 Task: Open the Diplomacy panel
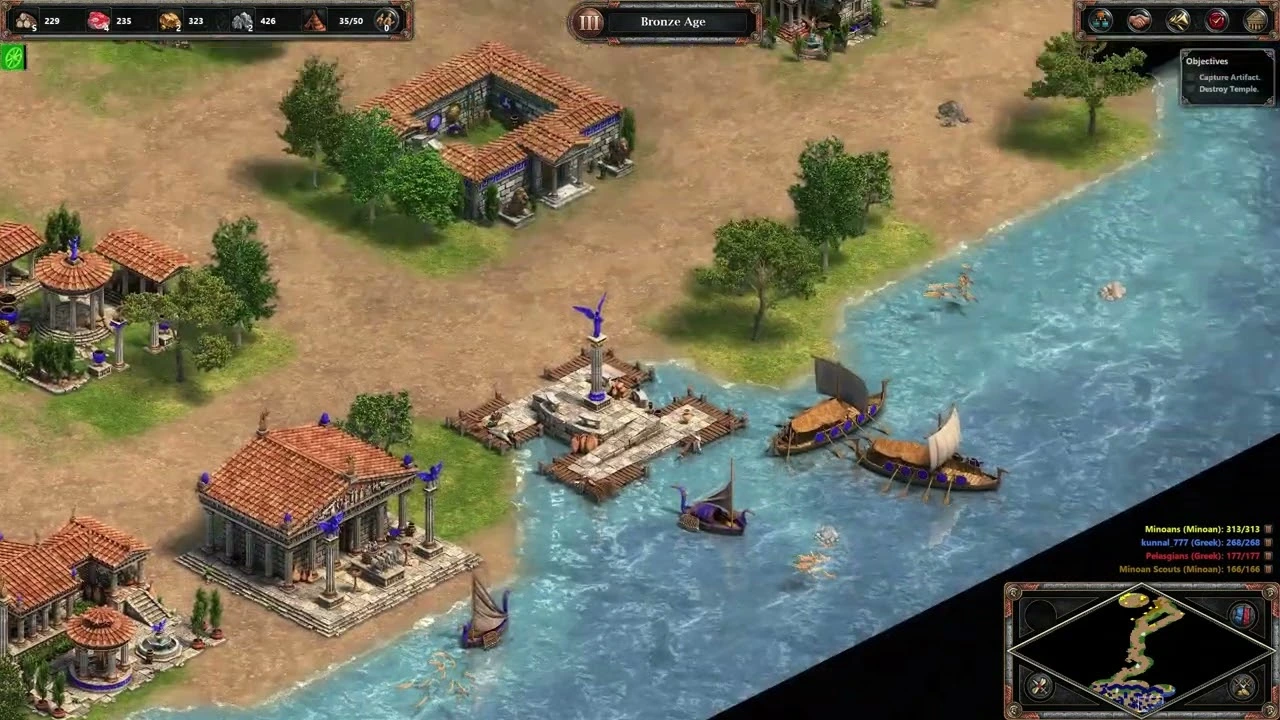click(x=1138, y=20)
